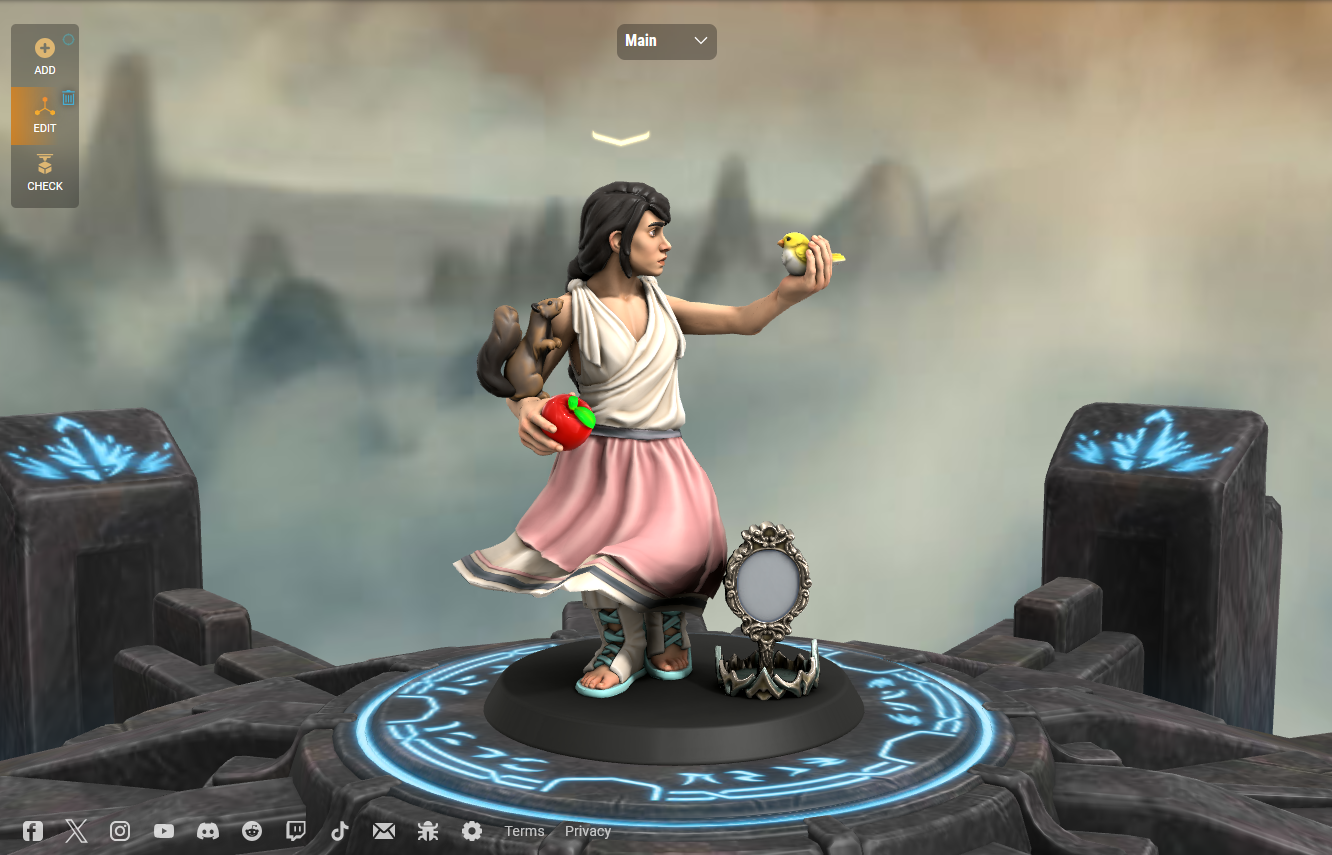The image size is (1332, 855).
Task: Open the Instagram icon
Action: [x=120, y=831]
